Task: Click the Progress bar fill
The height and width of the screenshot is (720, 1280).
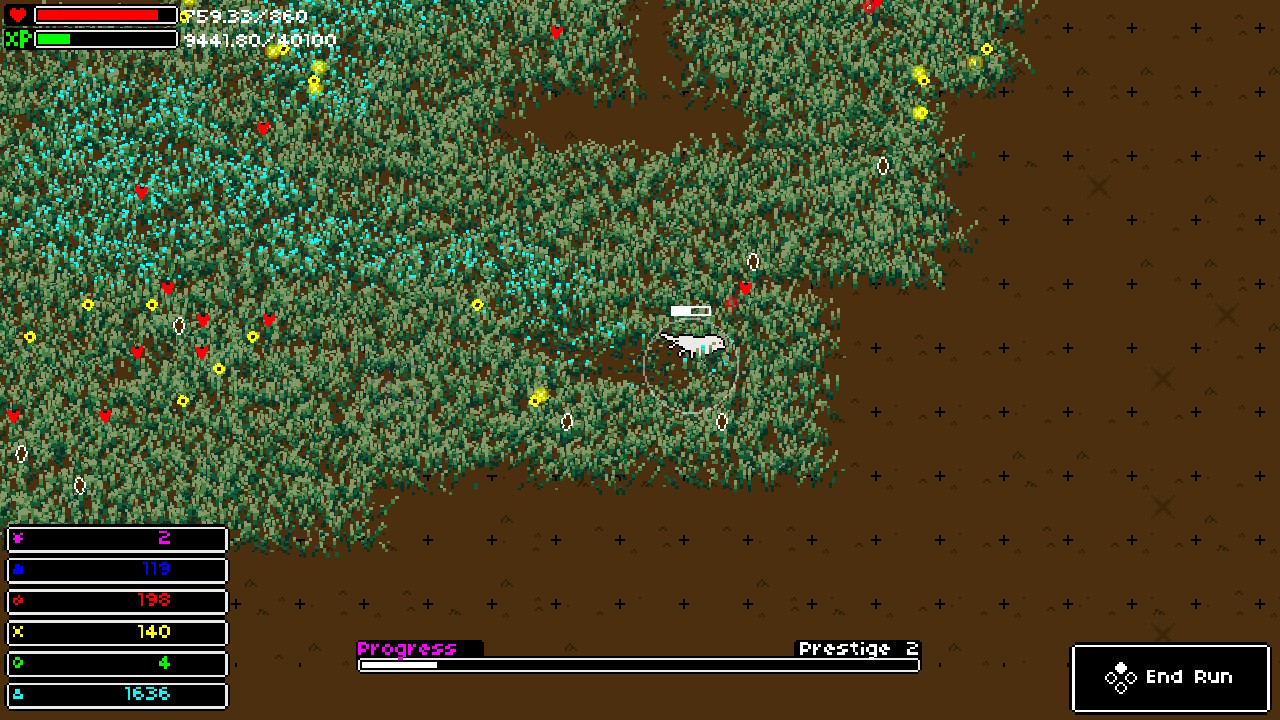Action: tap(400, 663)
